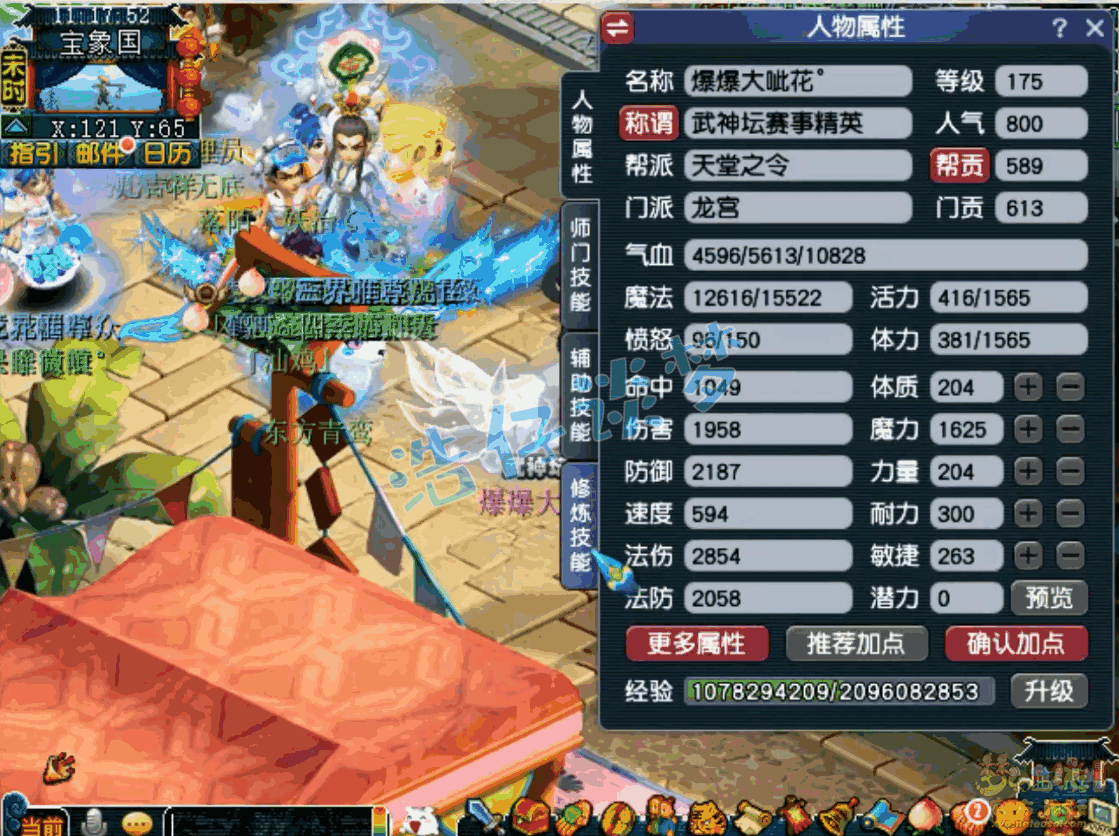
Task: Increase 敏捷 by one point
Action: (1028, 556)
